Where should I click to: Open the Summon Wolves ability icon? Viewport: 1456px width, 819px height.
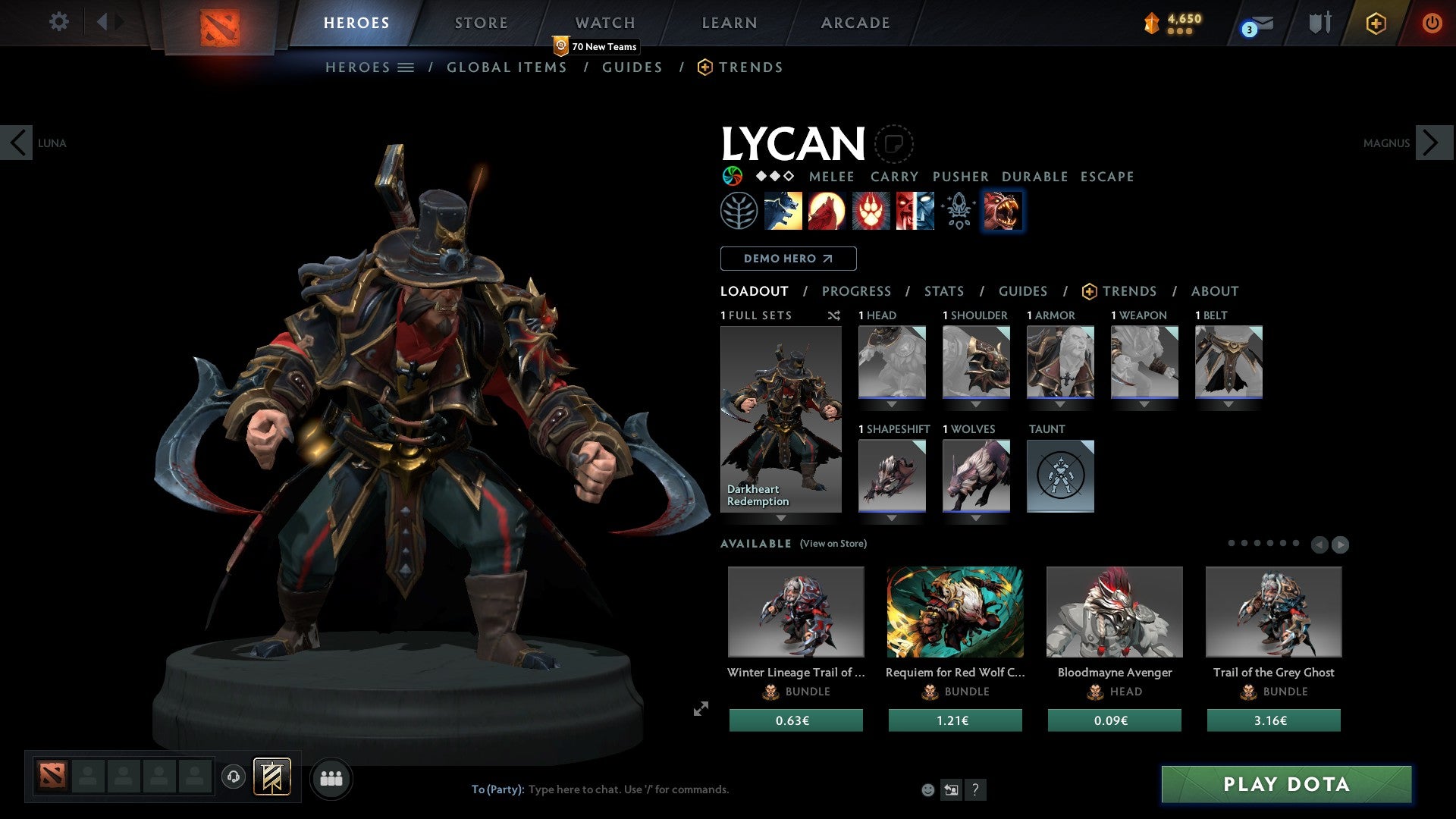pos(785,211)
